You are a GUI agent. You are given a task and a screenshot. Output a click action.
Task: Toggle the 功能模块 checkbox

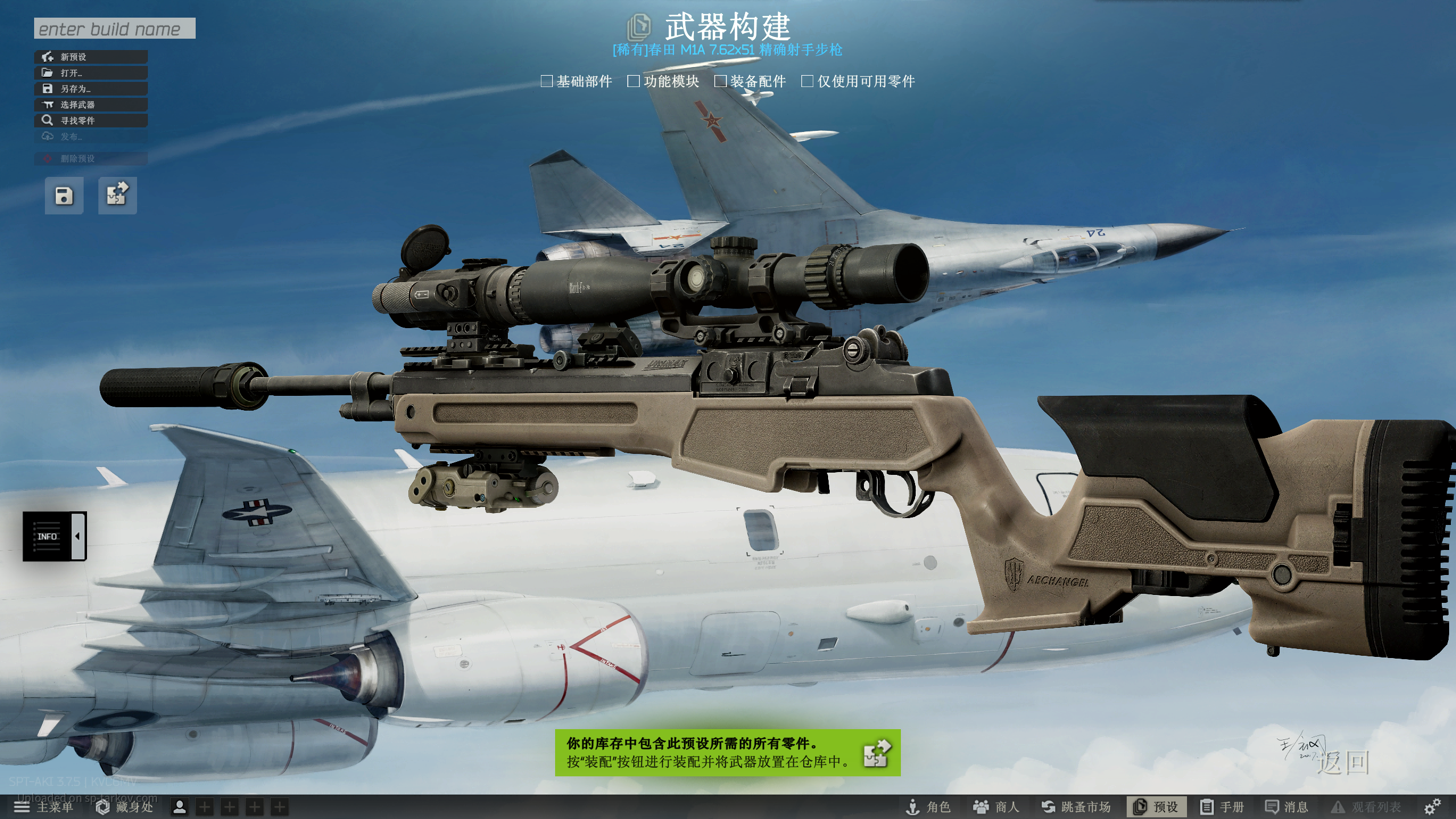634,81
